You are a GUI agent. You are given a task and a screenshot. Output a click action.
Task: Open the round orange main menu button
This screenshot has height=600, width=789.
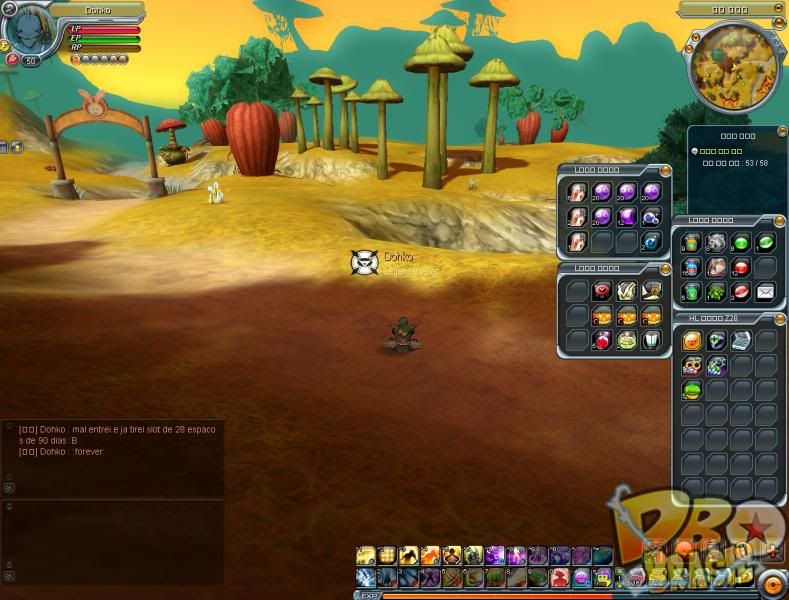point(773,585)
